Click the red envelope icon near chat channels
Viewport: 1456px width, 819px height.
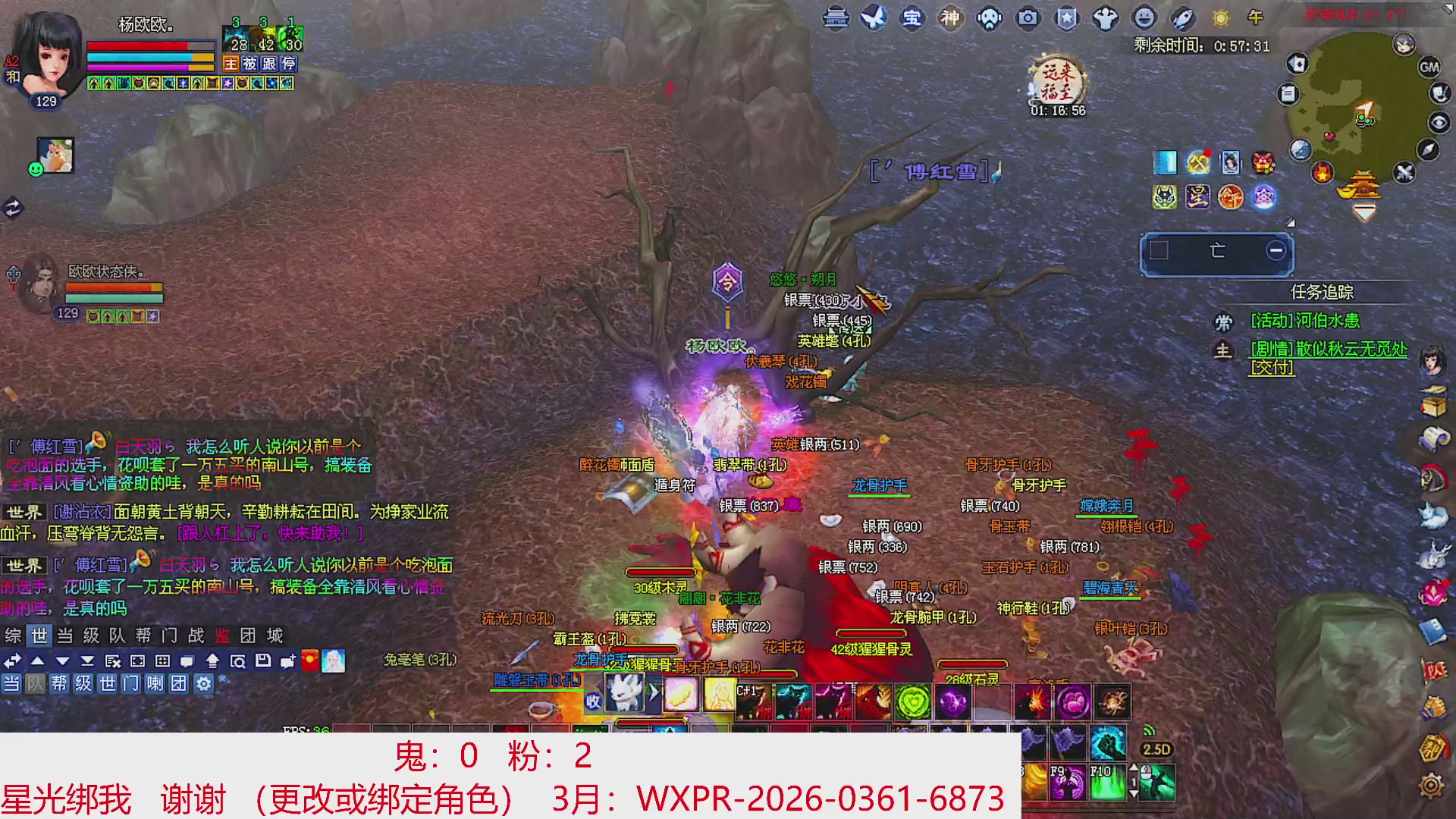tap(309, 660)
